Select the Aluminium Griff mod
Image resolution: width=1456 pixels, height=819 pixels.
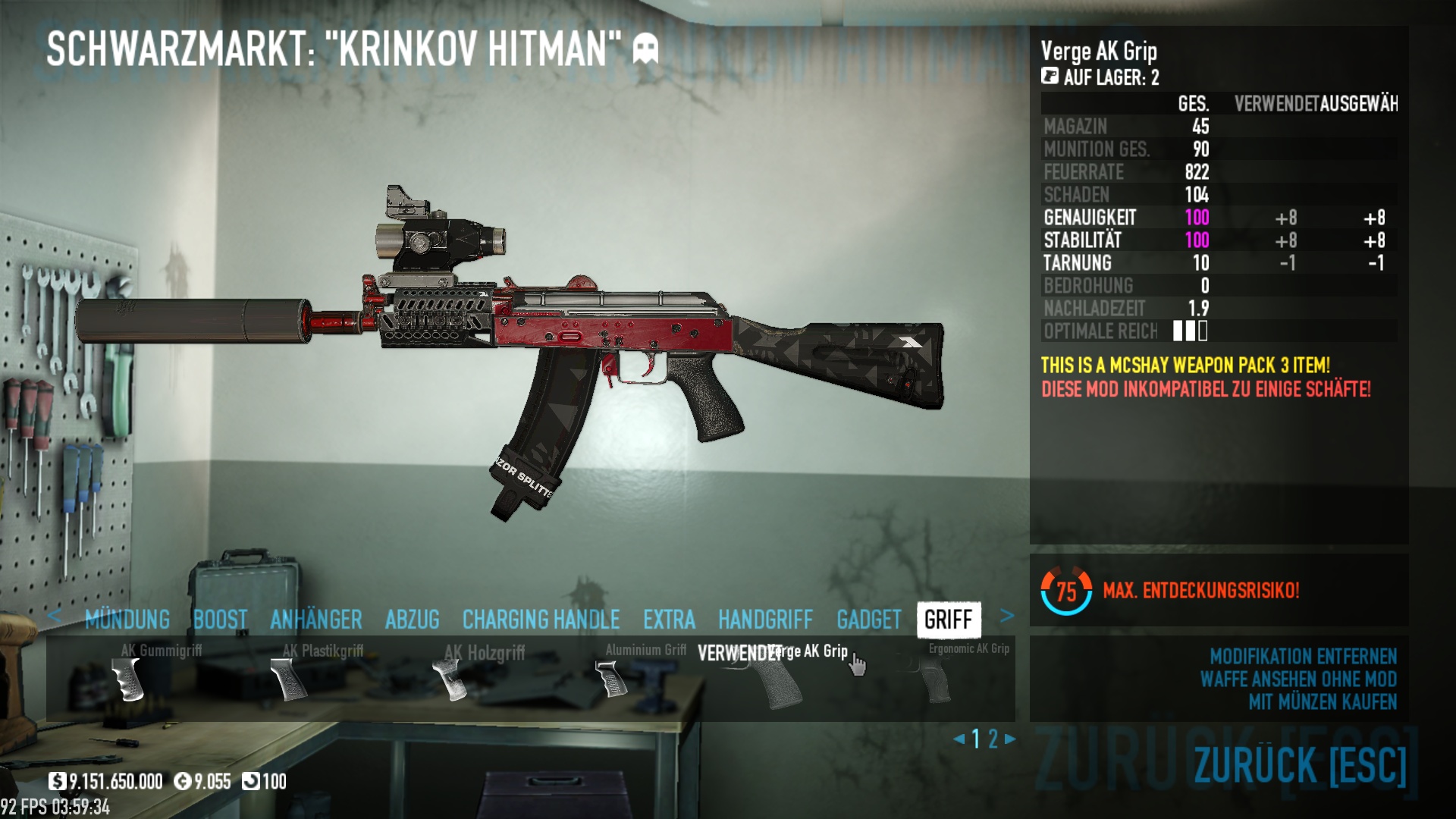[x=613, y=676]
